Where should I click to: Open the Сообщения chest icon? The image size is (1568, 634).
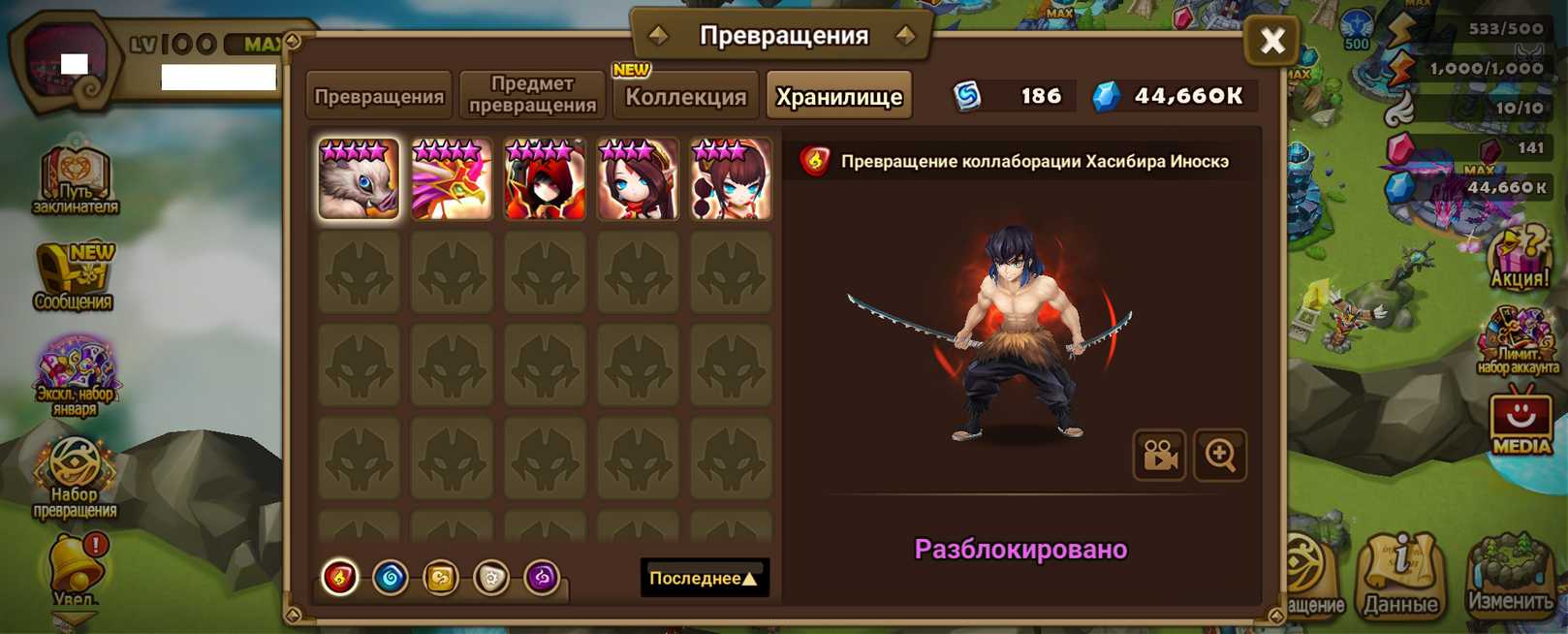[x=76, y=278]
